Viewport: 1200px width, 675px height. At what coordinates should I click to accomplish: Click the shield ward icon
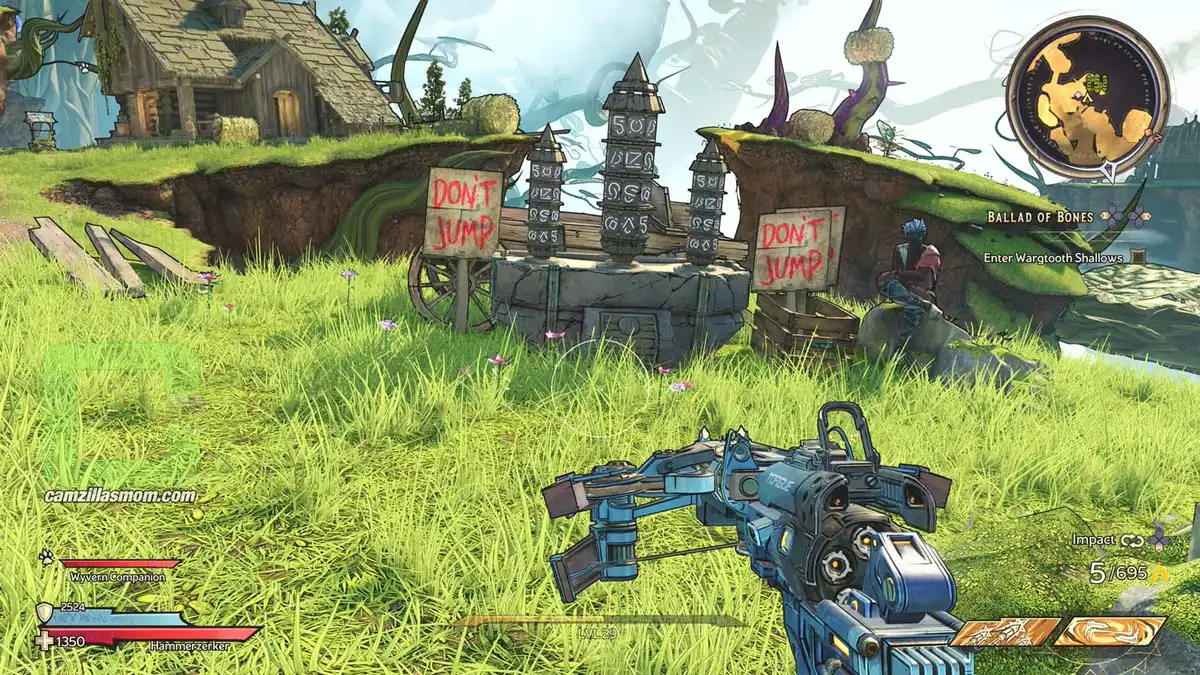point(46,613)
